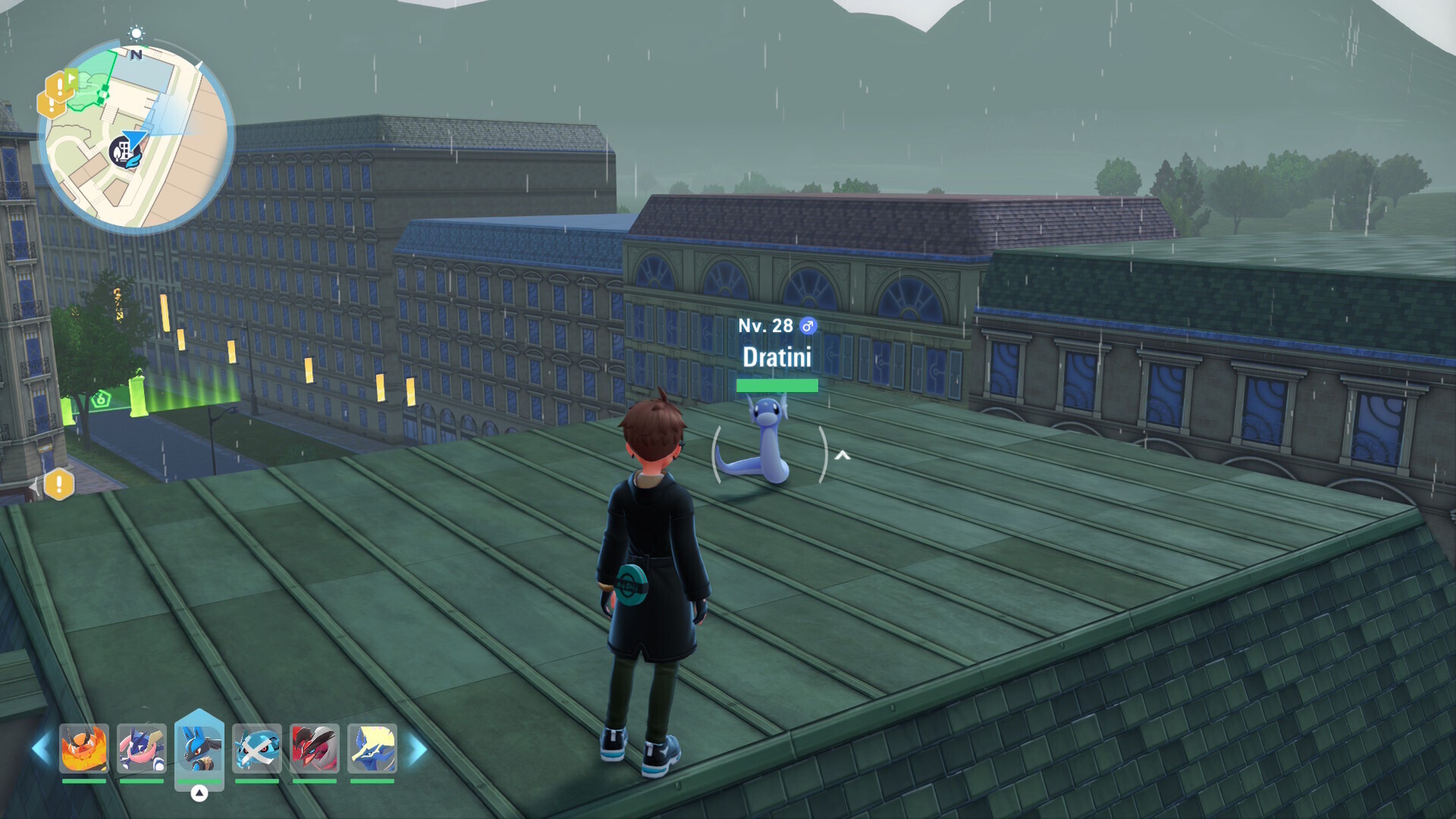This screenshot has height=819, width=1456.
Task: Select Xerneas in the party bar
Action: click(x=372, y=748)
